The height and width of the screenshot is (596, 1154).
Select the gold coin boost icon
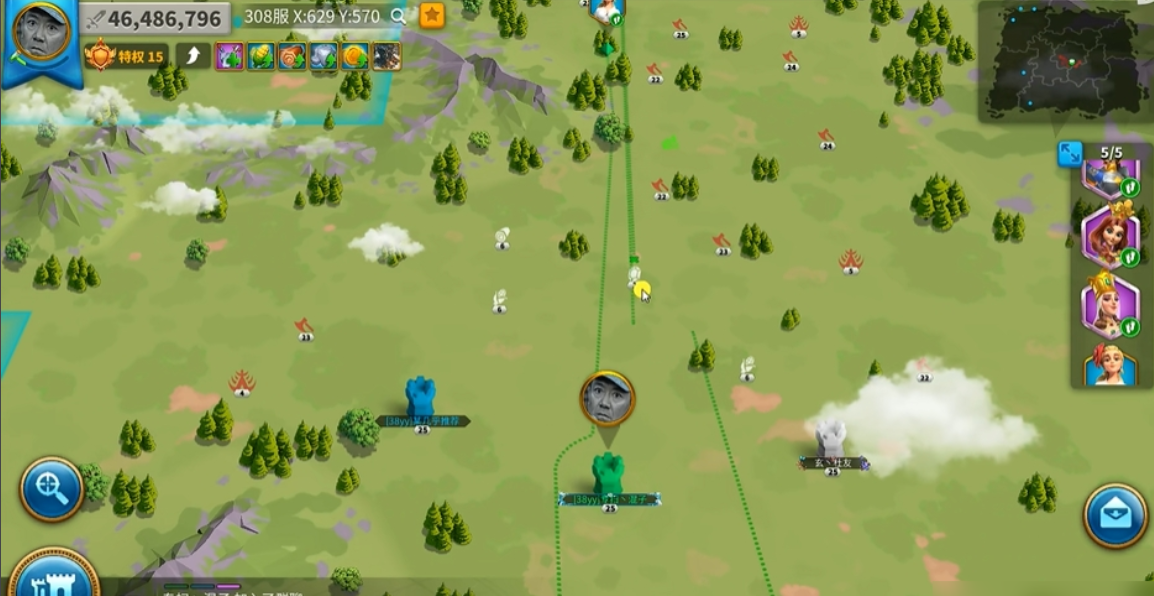click(x=354, y=56)
